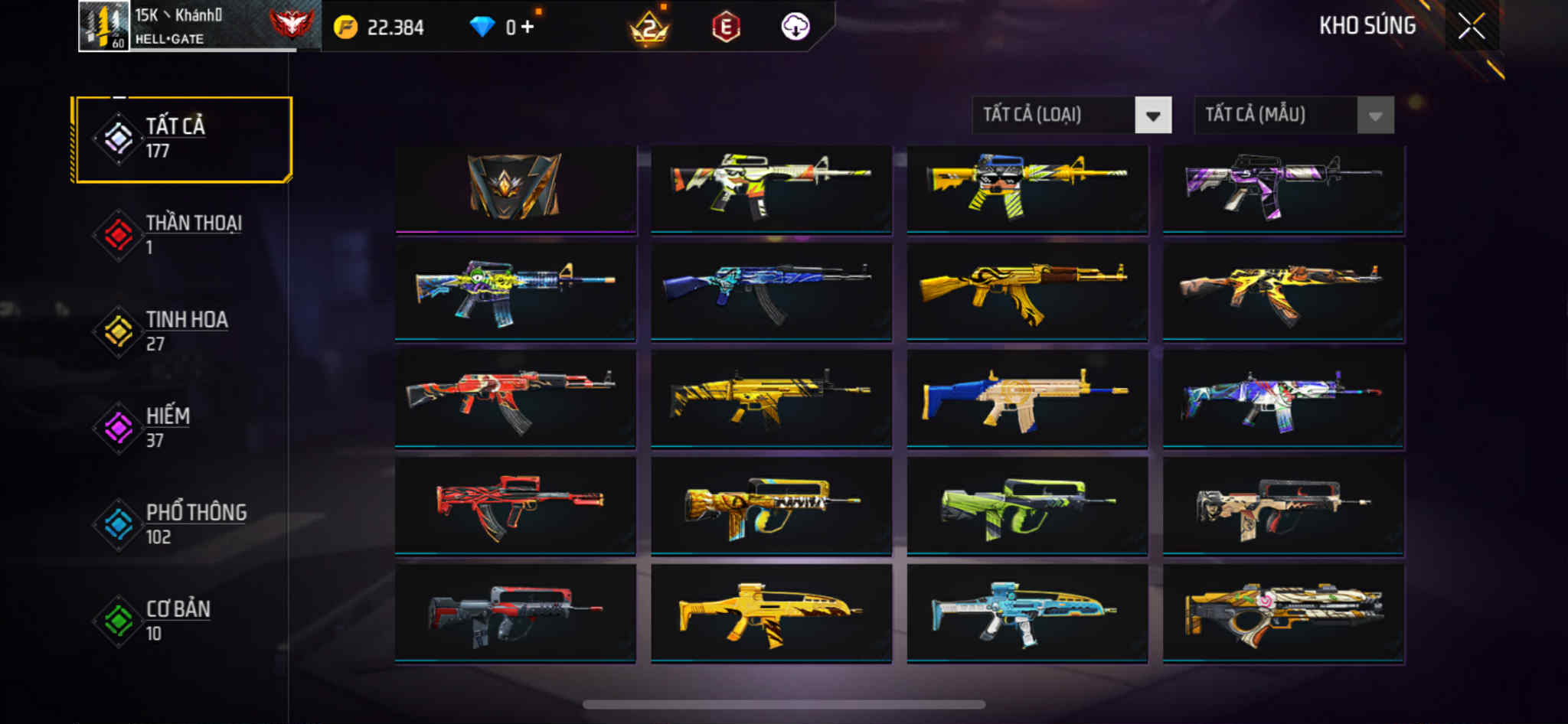Image resolution: width=1568 pixels, height=724 pixels.
Task: Open the Tất Cả (Loại) dropdown
Action: pyautogui.click(x=1071, y=116)
